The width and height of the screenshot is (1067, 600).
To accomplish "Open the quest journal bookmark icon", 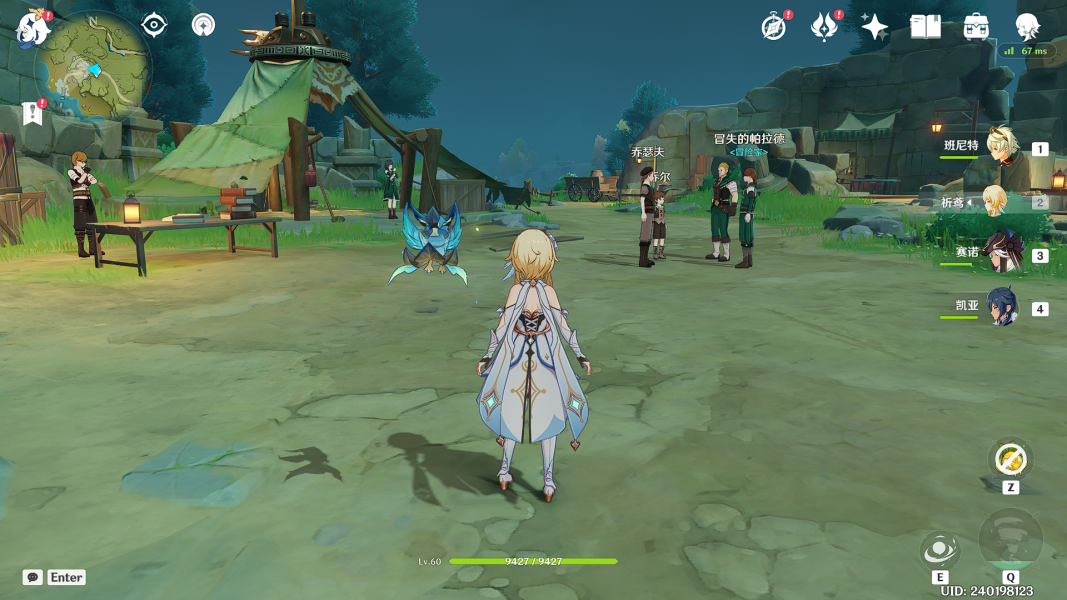I will [33, 113].
